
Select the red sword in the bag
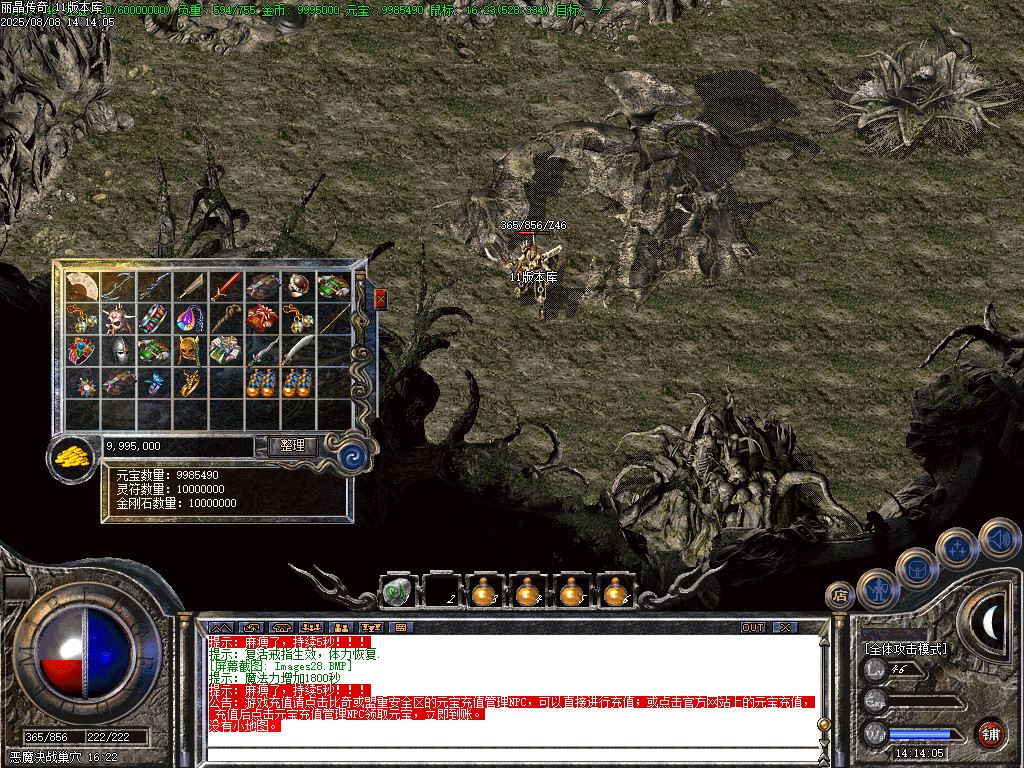[226, 287]
